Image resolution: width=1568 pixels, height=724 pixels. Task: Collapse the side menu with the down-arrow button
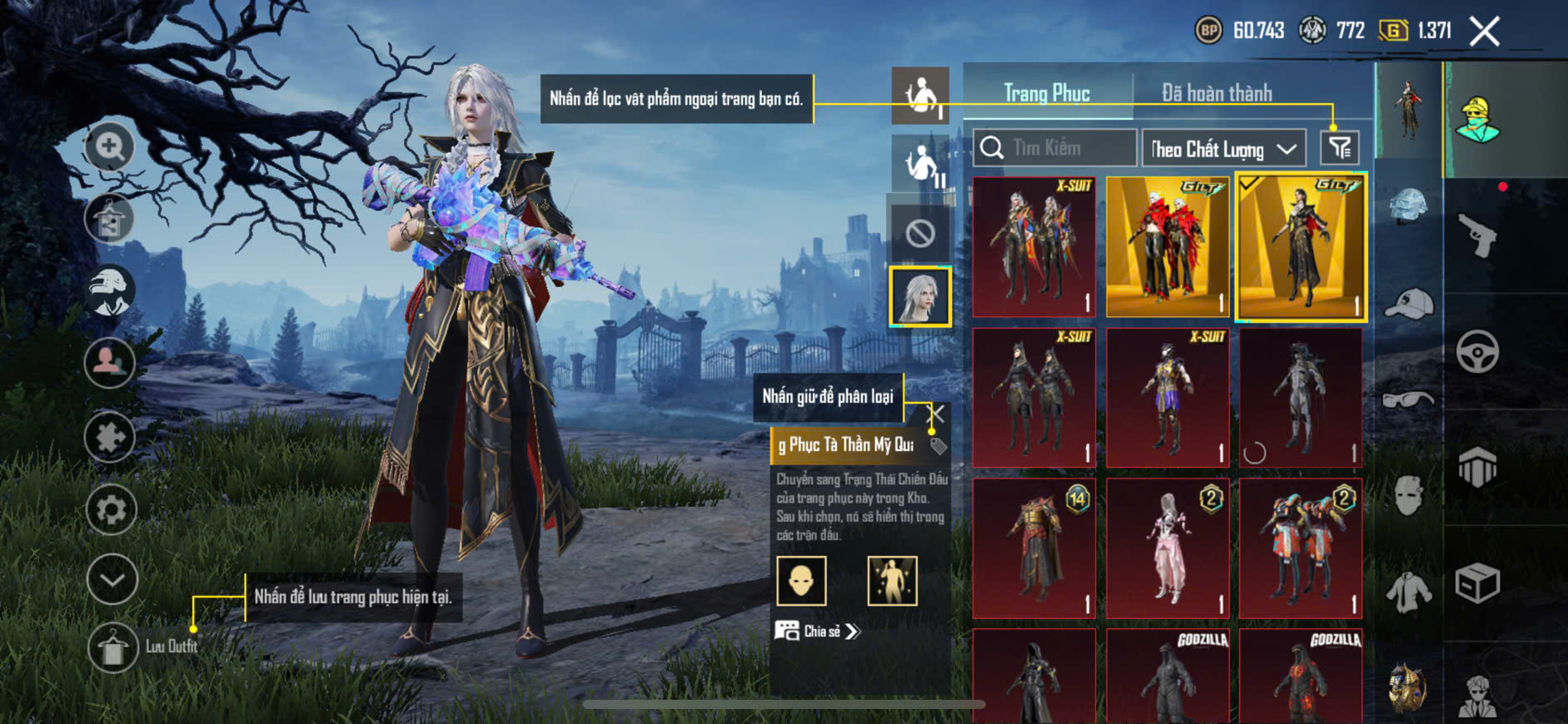(112, 579)
